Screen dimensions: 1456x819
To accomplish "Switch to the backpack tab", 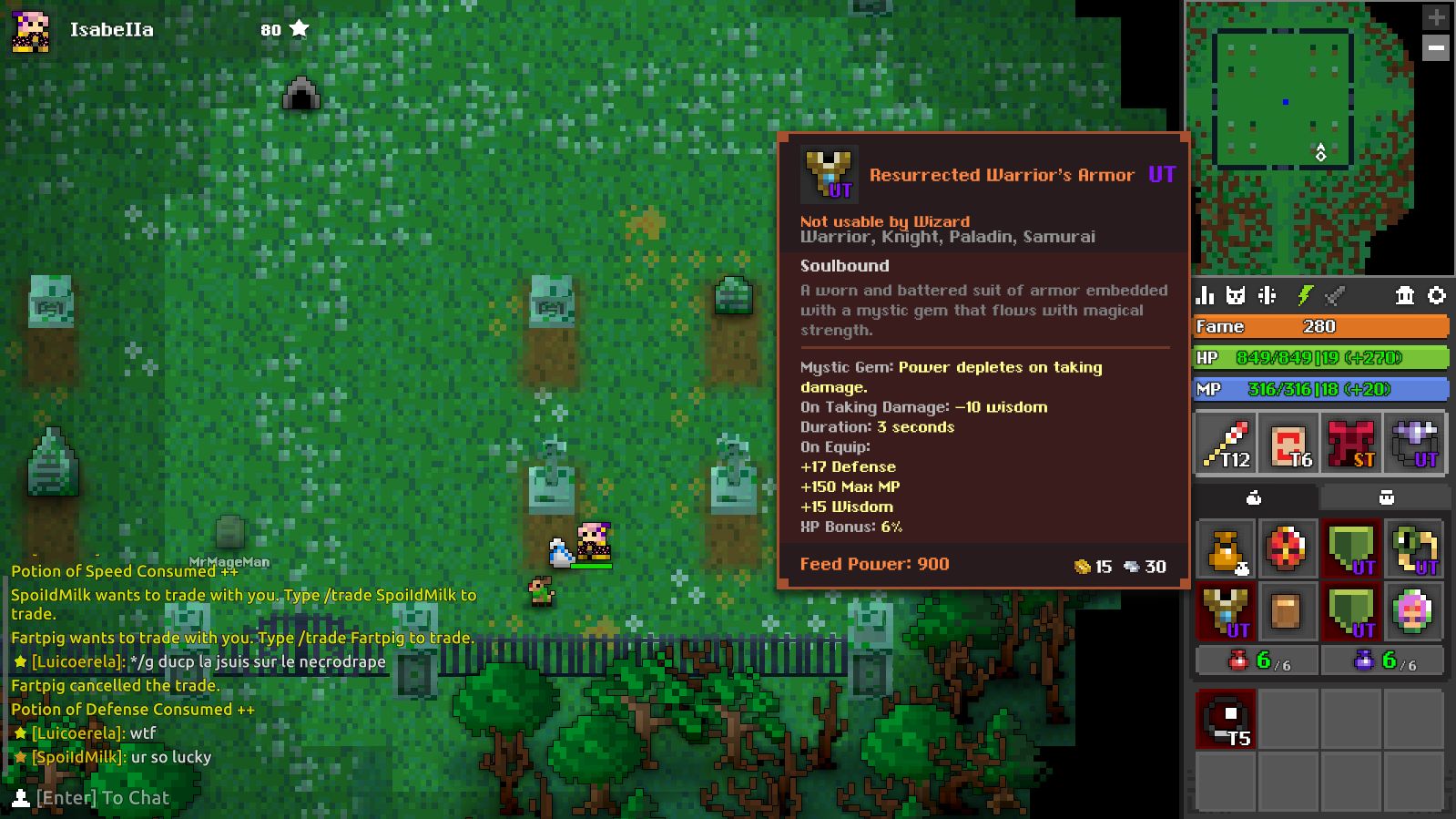I will (1386, 497).
